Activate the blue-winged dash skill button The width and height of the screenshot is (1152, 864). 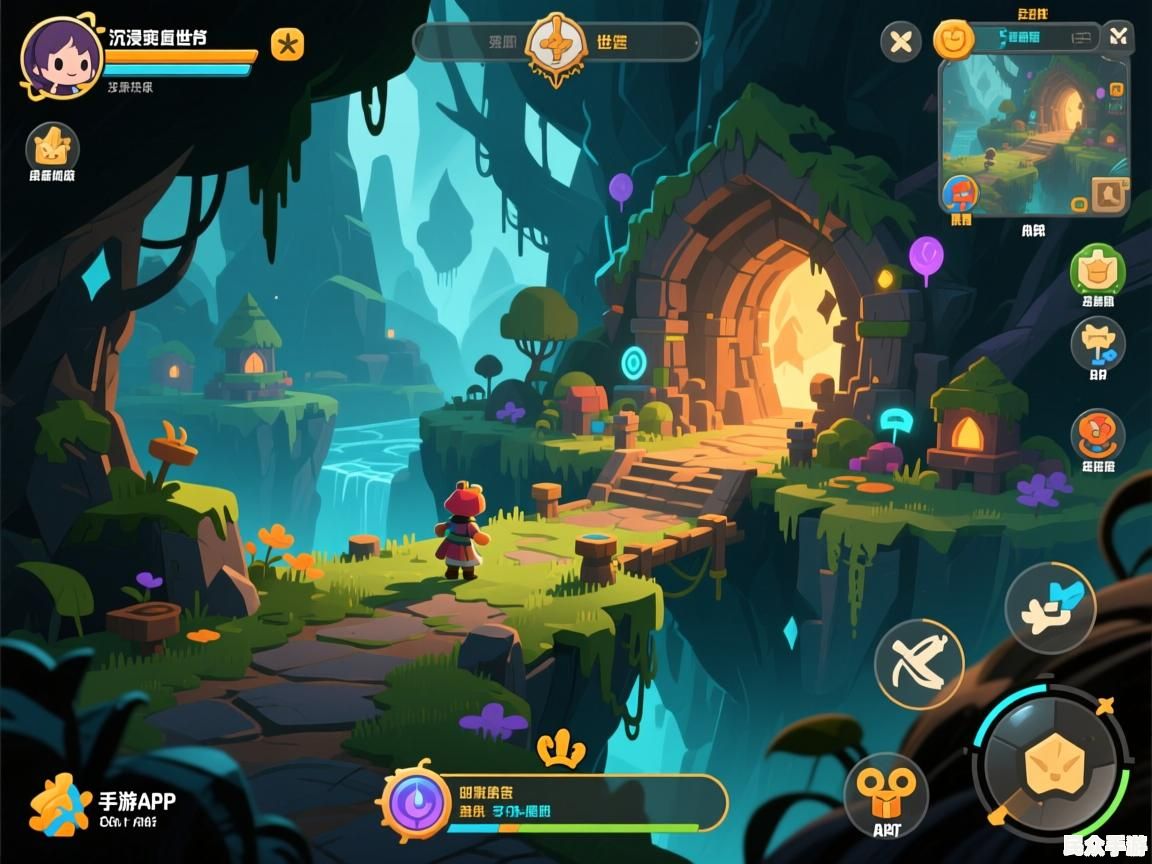(1050, 607)
